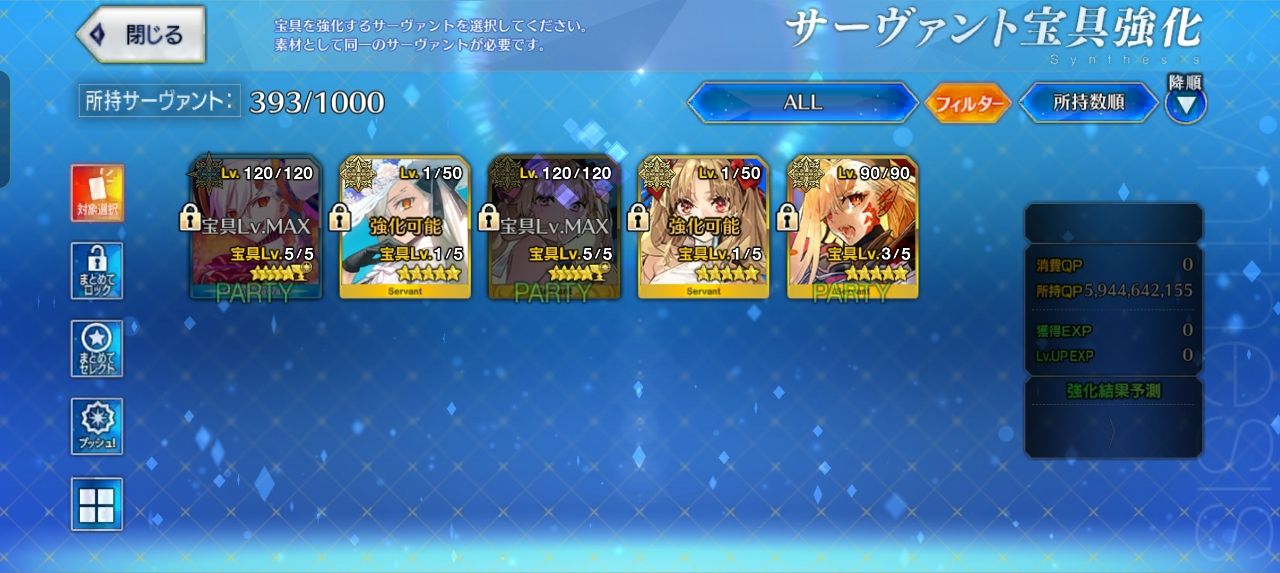This screenshot has height=573, width=1280.
Task: Change the 所持数順 sort order
Action: coord(1088,102)
